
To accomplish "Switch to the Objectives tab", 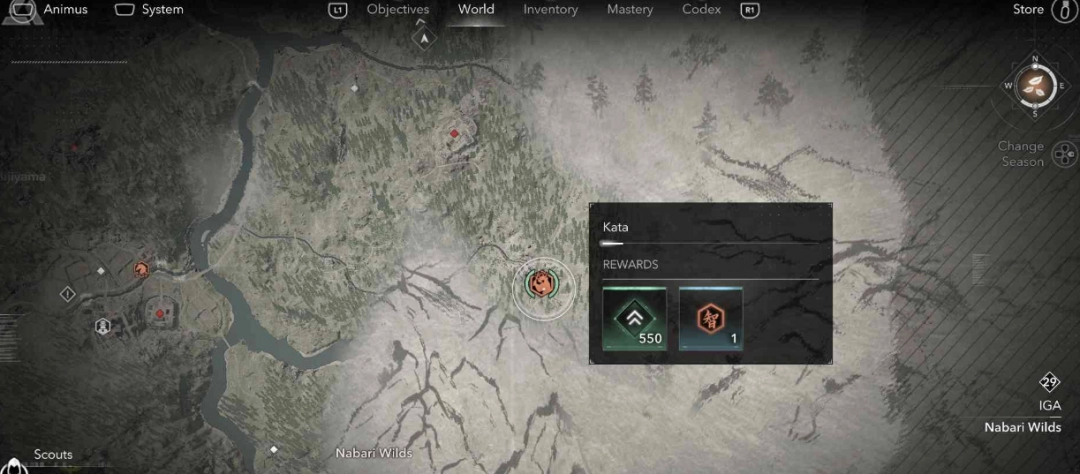I will click(x=397, y=10).
